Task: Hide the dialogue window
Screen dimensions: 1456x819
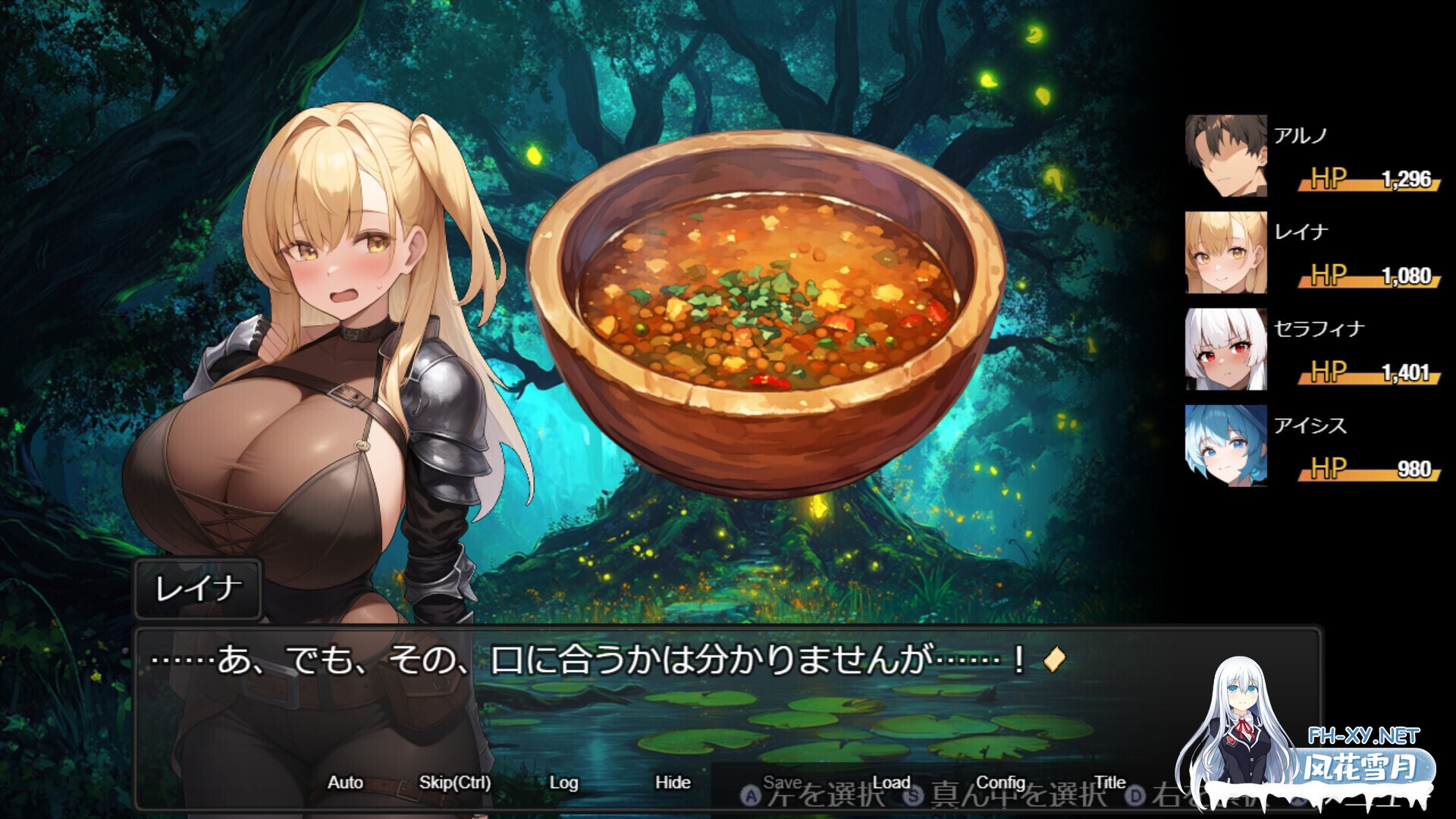Action: click(673, 782)
